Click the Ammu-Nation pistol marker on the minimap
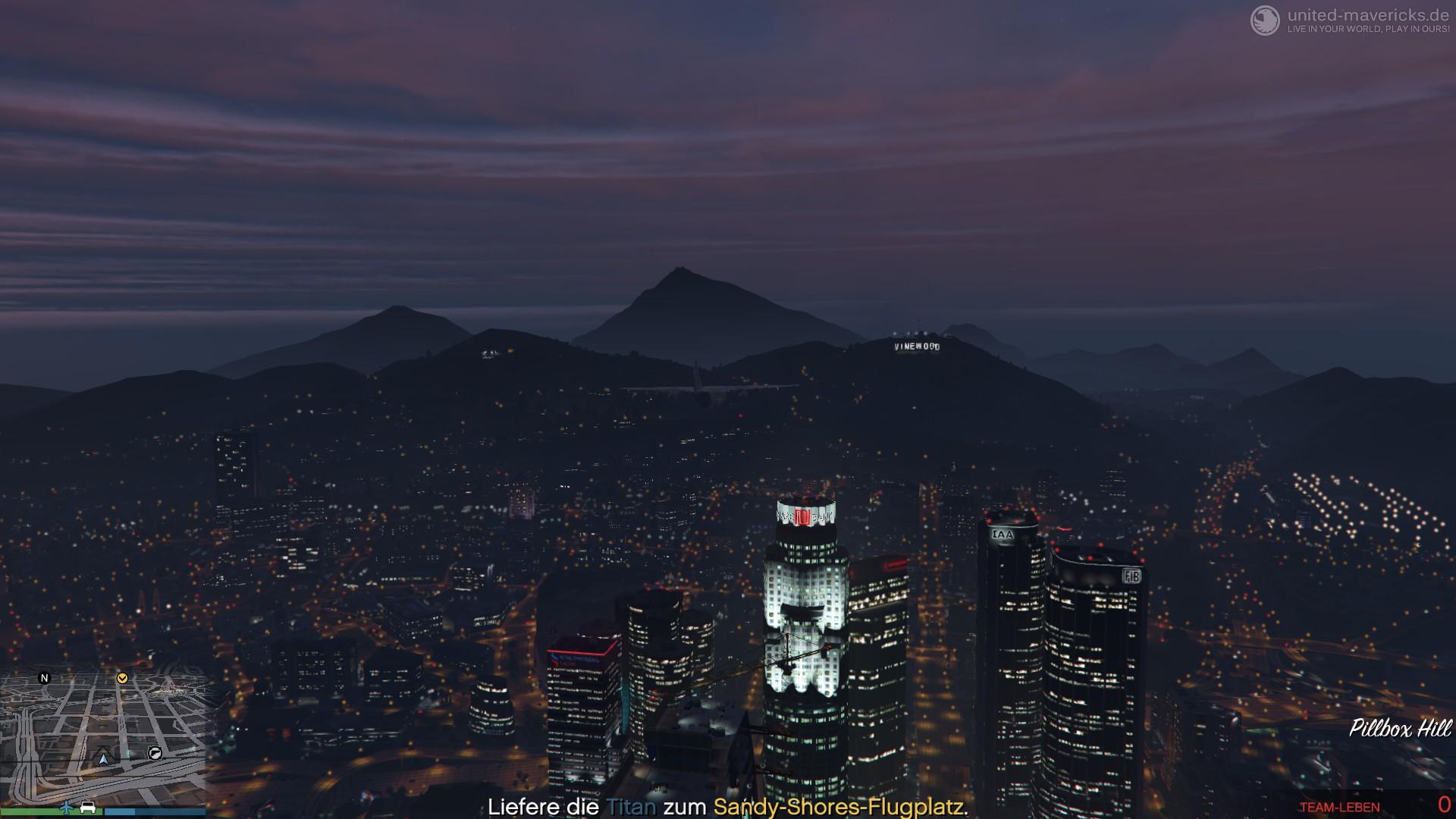The image size is (1456, 819). (x=155, y=753)
